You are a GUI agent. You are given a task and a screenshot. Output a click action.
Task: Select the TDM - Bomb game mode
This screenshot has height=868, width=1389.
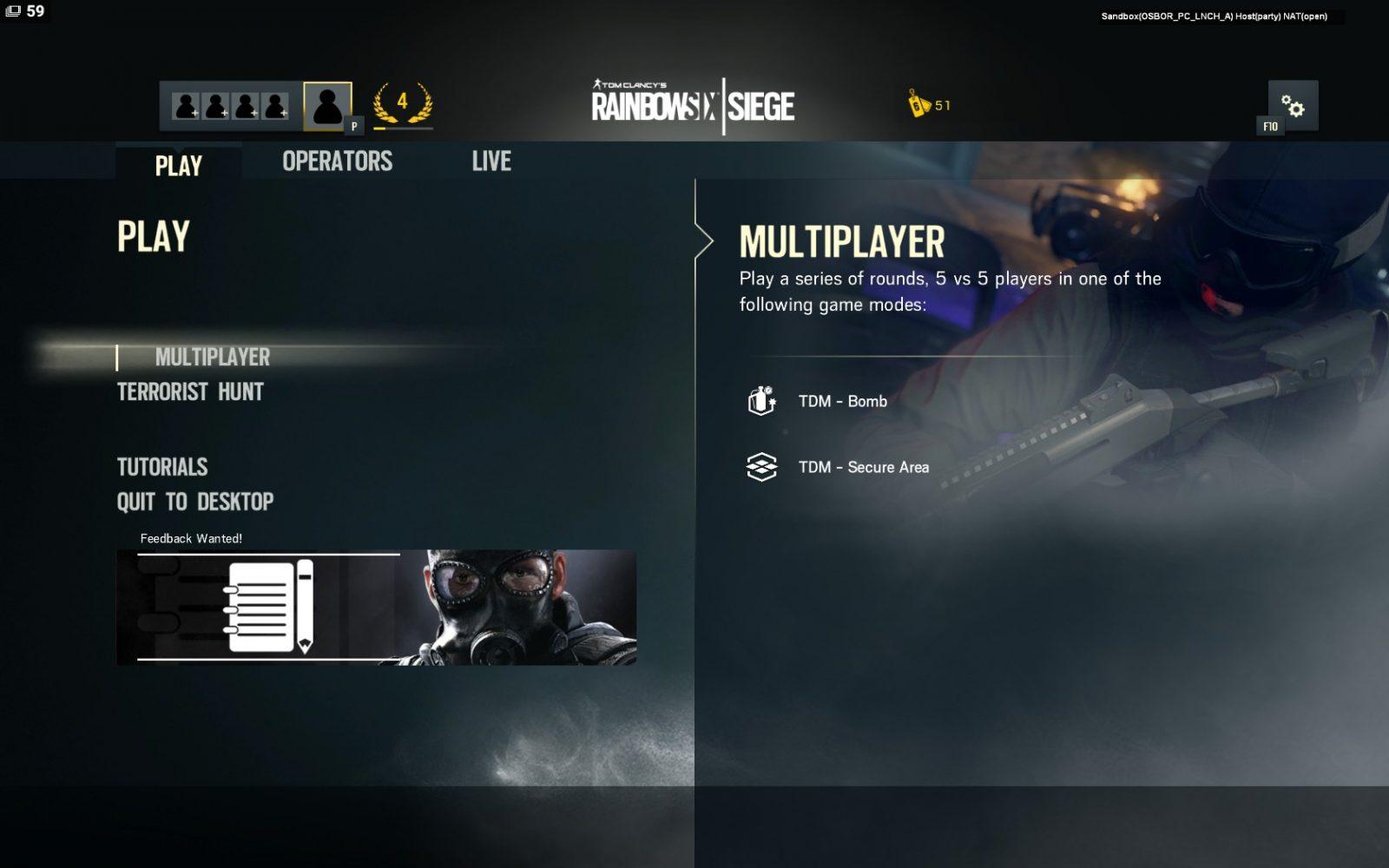pos(842,401)
